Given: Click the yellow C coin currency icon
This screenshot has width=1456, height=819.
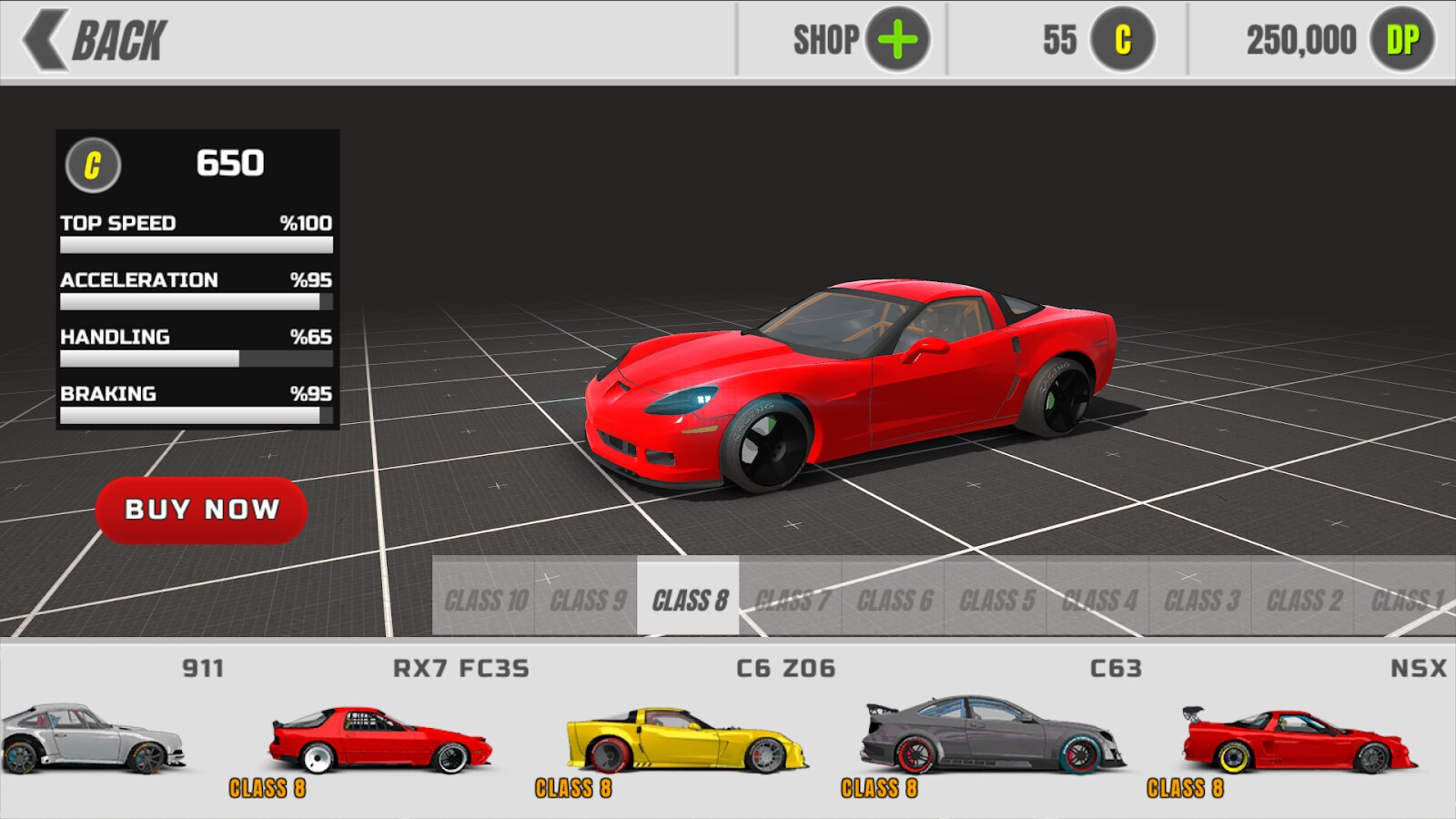Looking at the screenshot, I should click(x=1123, y=40).
